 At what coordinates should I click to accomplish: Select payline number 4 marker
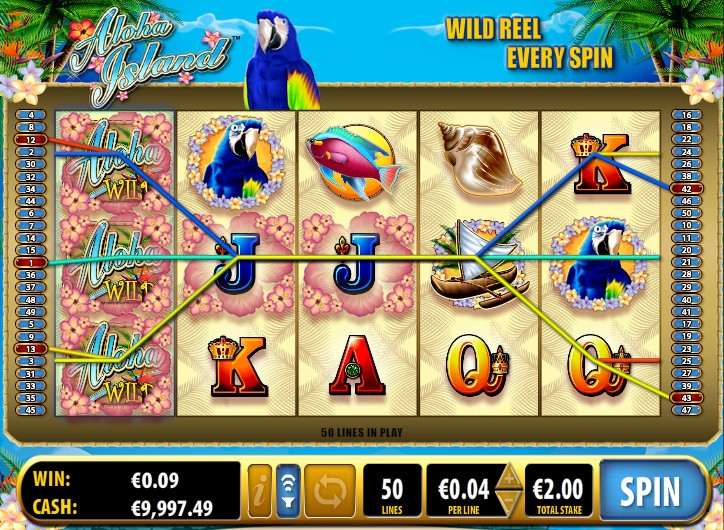point(31,115)
